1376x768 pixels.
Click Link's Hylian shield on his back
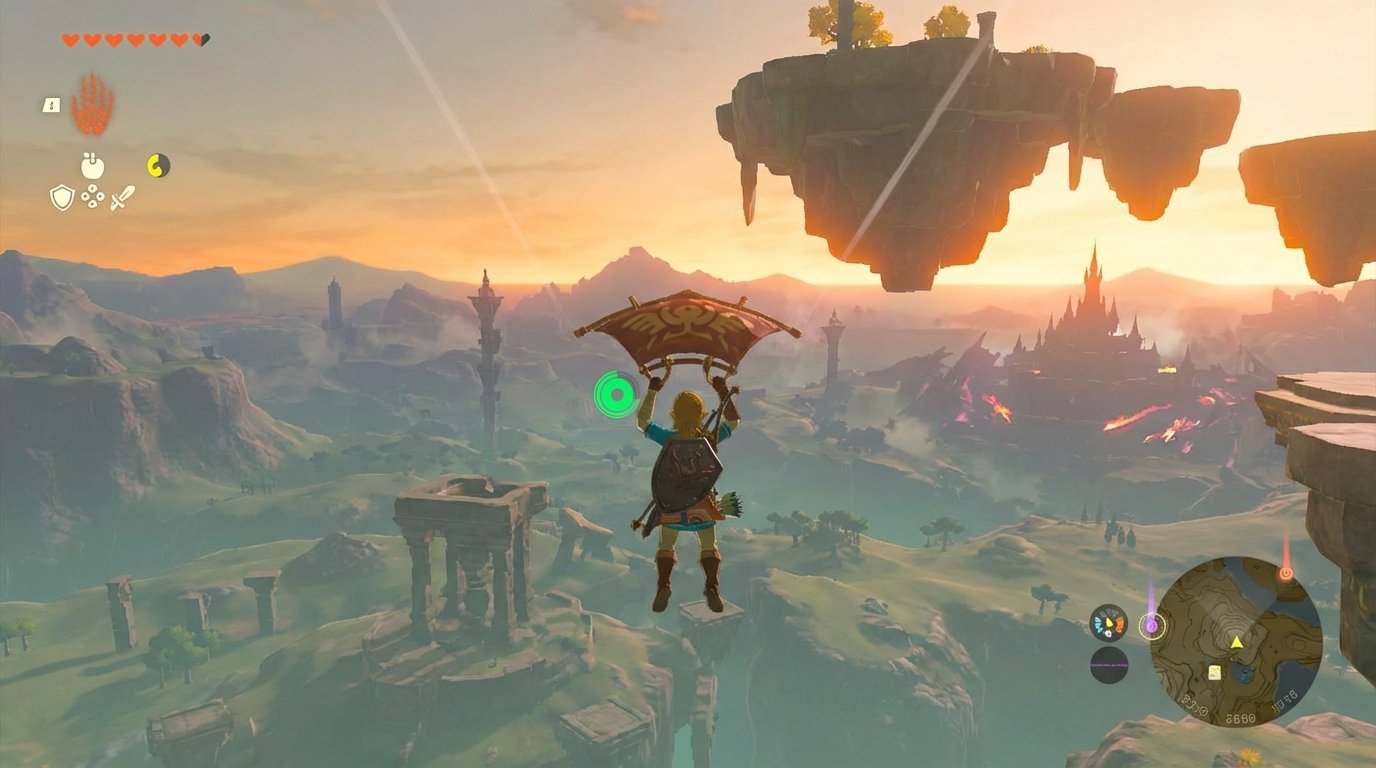click(x=686, y=470)
